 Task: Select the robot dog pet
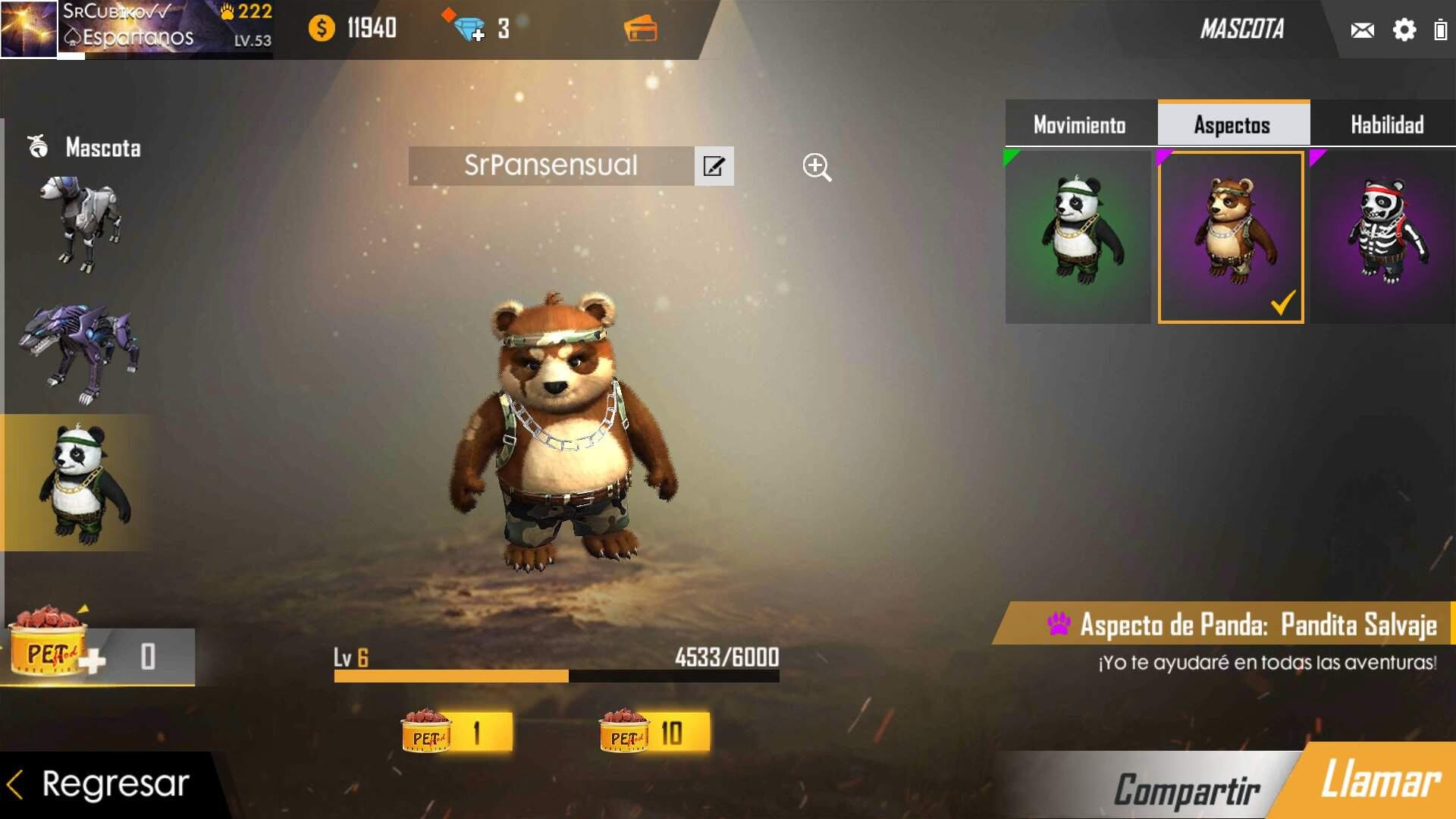tap(80, 224)
